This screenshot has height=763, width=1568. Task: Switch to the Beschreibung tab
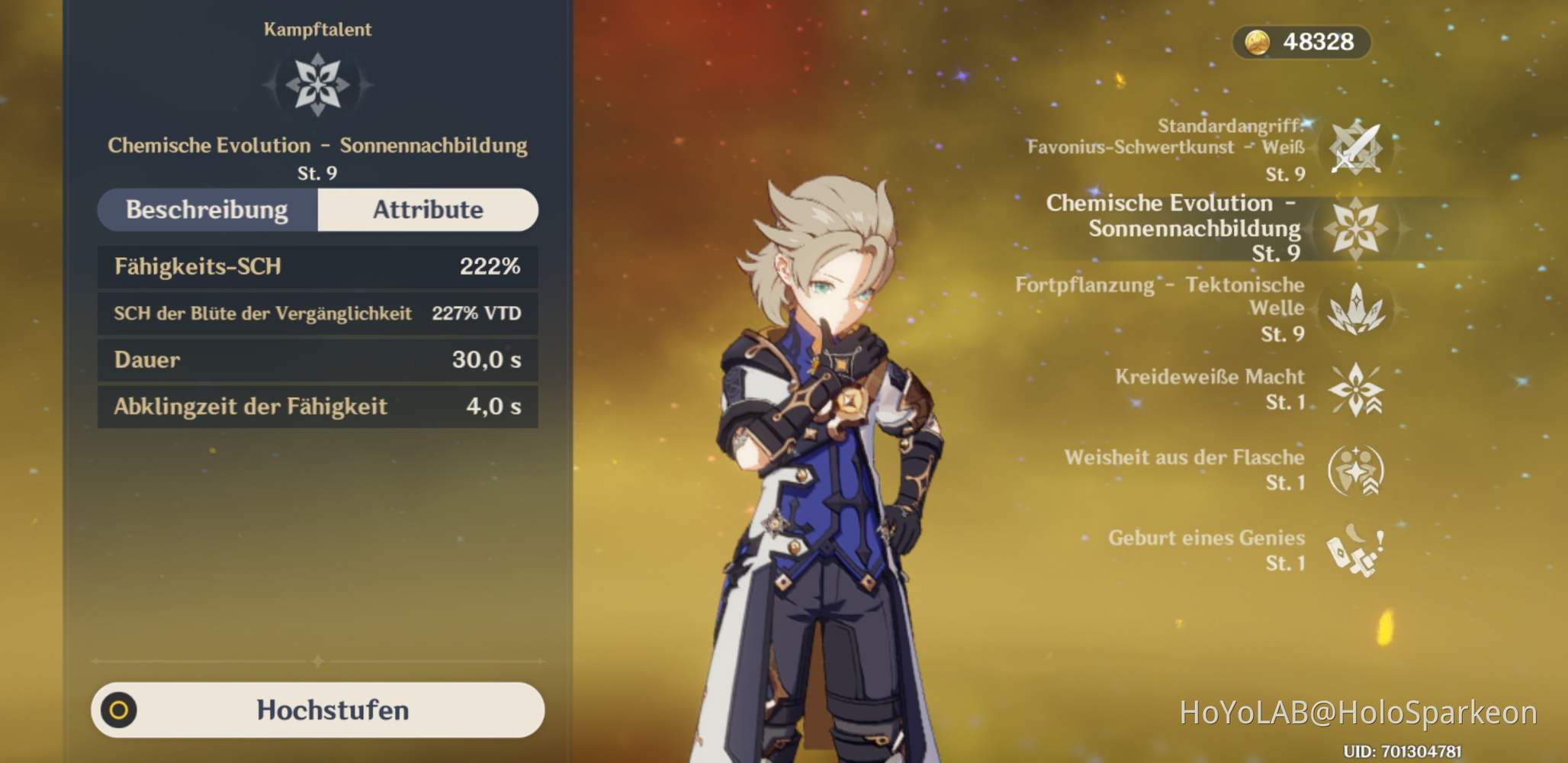point(208,210)
